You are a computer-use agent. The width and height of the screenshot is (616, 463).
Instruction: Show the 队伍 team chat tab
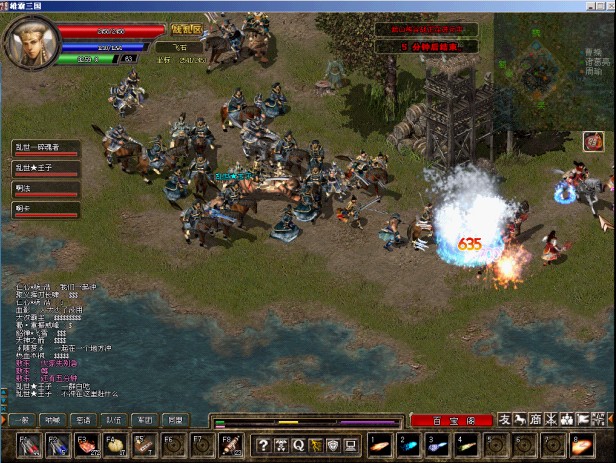click(114, 420)
